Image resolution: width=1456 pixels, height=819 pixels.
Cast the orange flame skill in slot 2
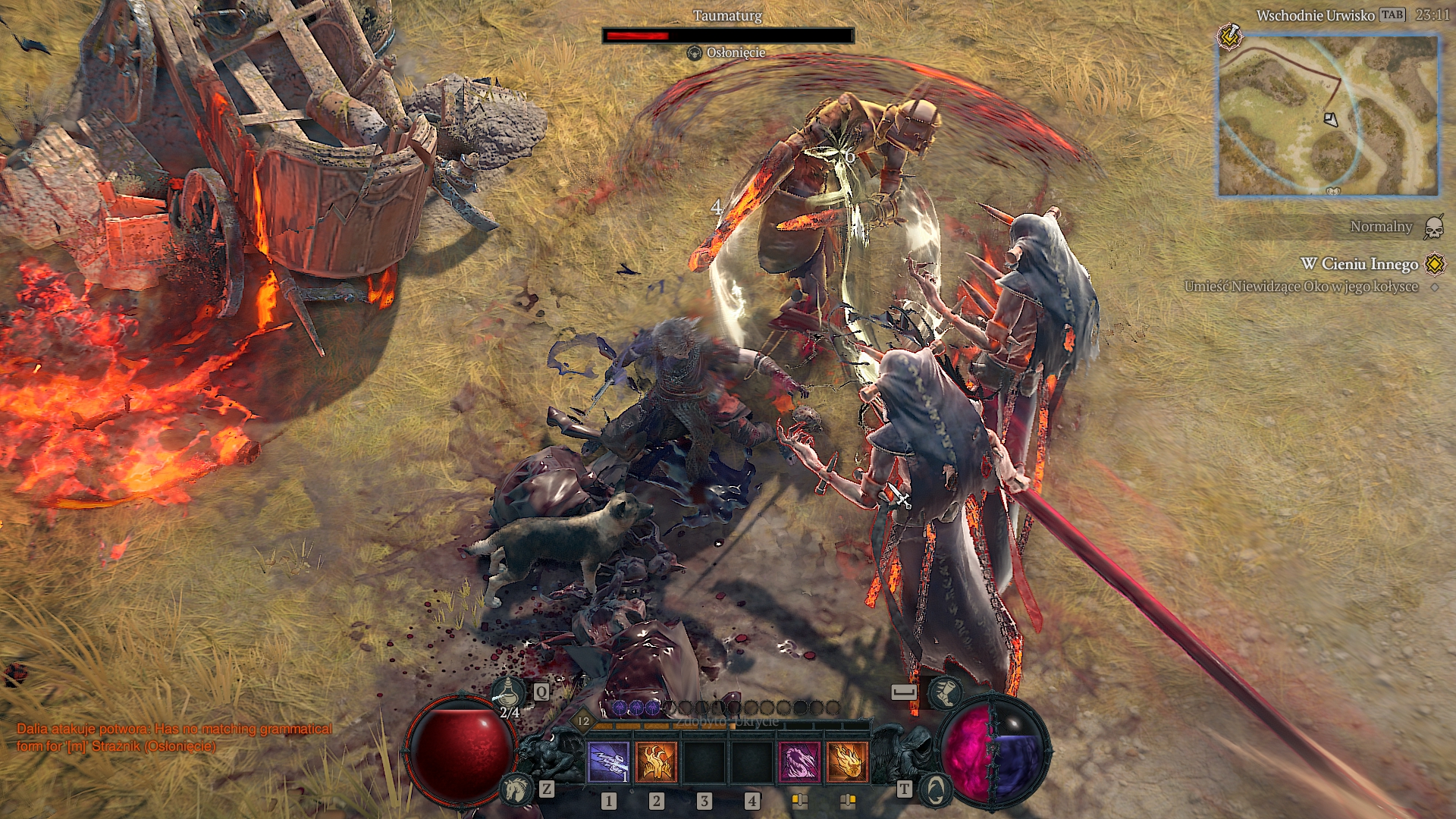click(x=656, y=761)
